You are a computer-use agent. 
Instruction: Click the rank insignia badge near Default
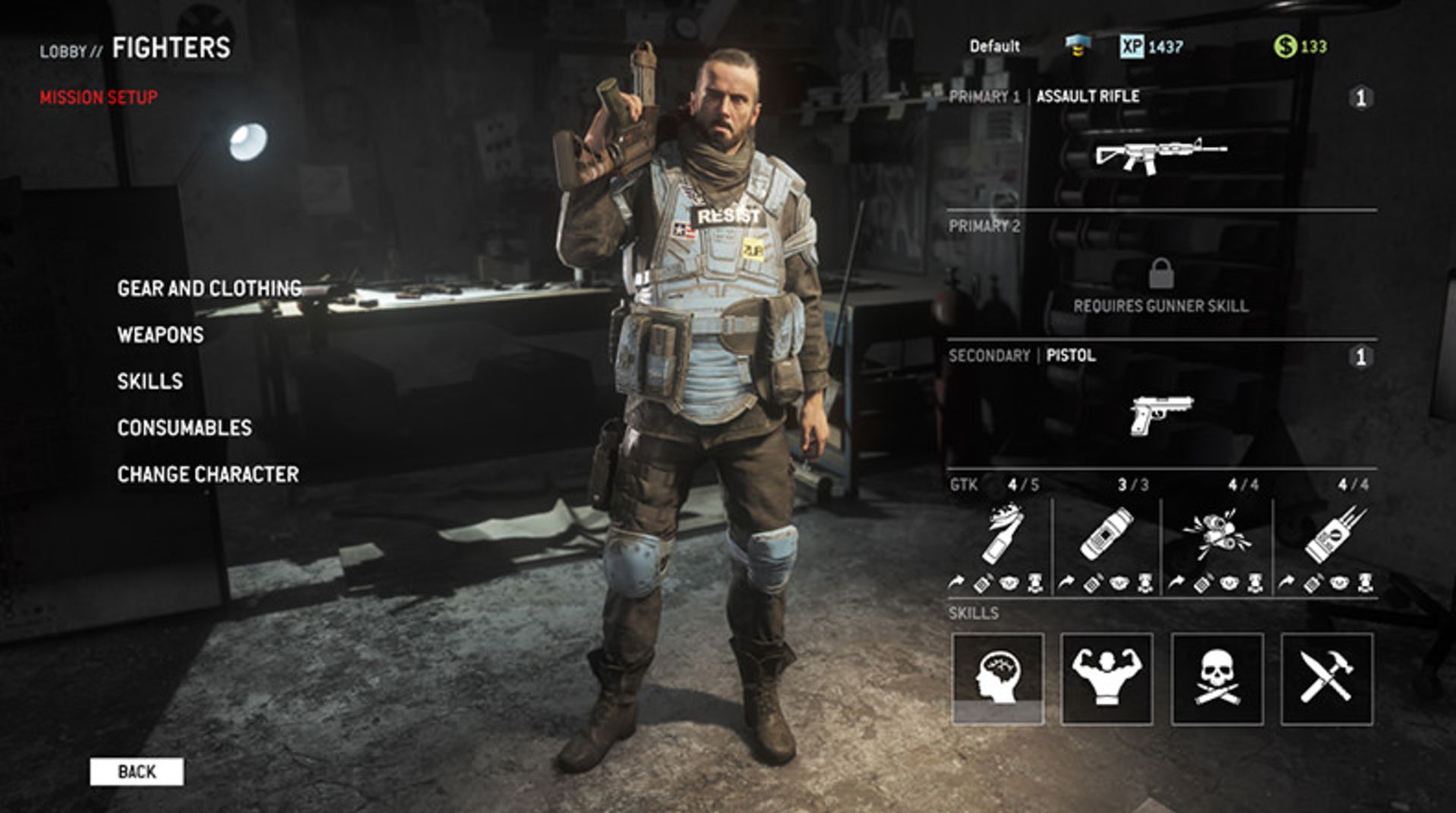click(1075, 47)
